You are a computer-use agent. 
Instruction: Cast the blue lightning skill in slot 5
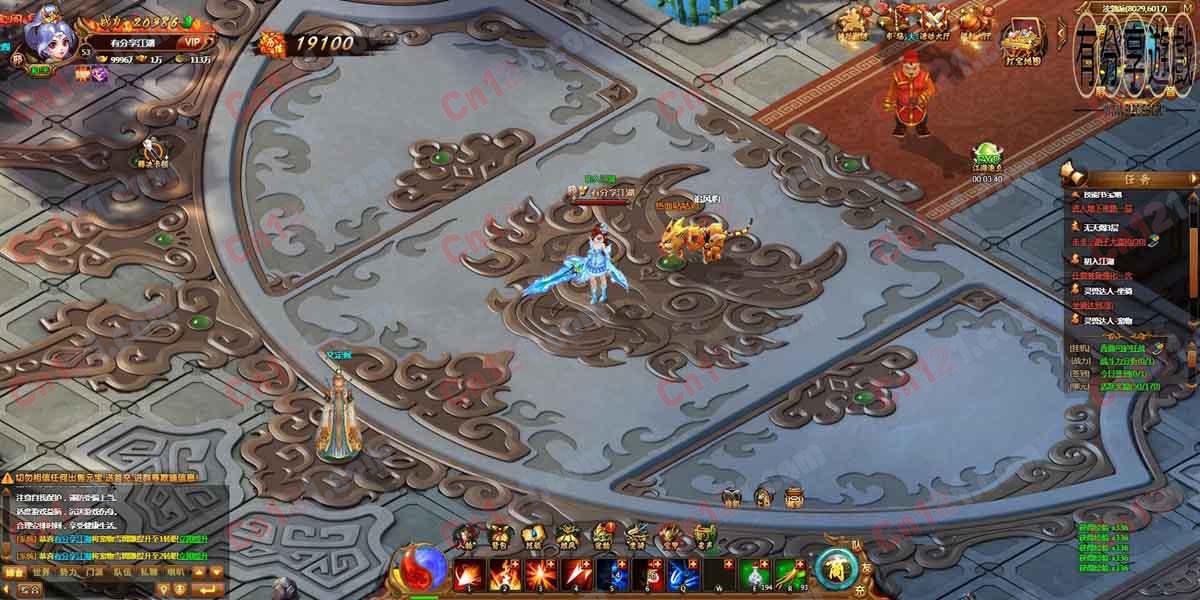[613, 574]
